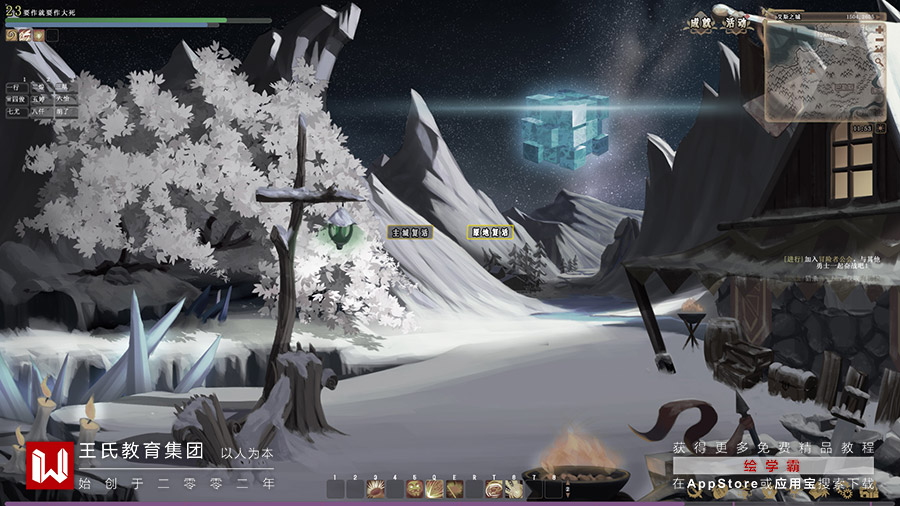This screenshot has height=506, width=900.
Task: Use the Q slash skill
Action: [434, 489]
